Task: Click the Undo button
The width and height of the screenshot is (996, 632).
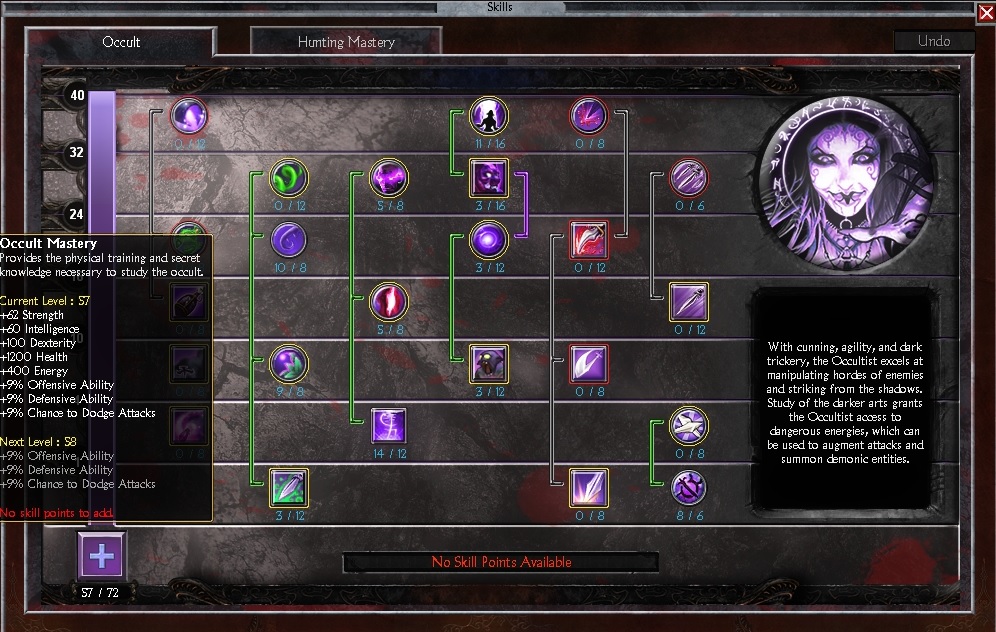Action: (934, 42)
